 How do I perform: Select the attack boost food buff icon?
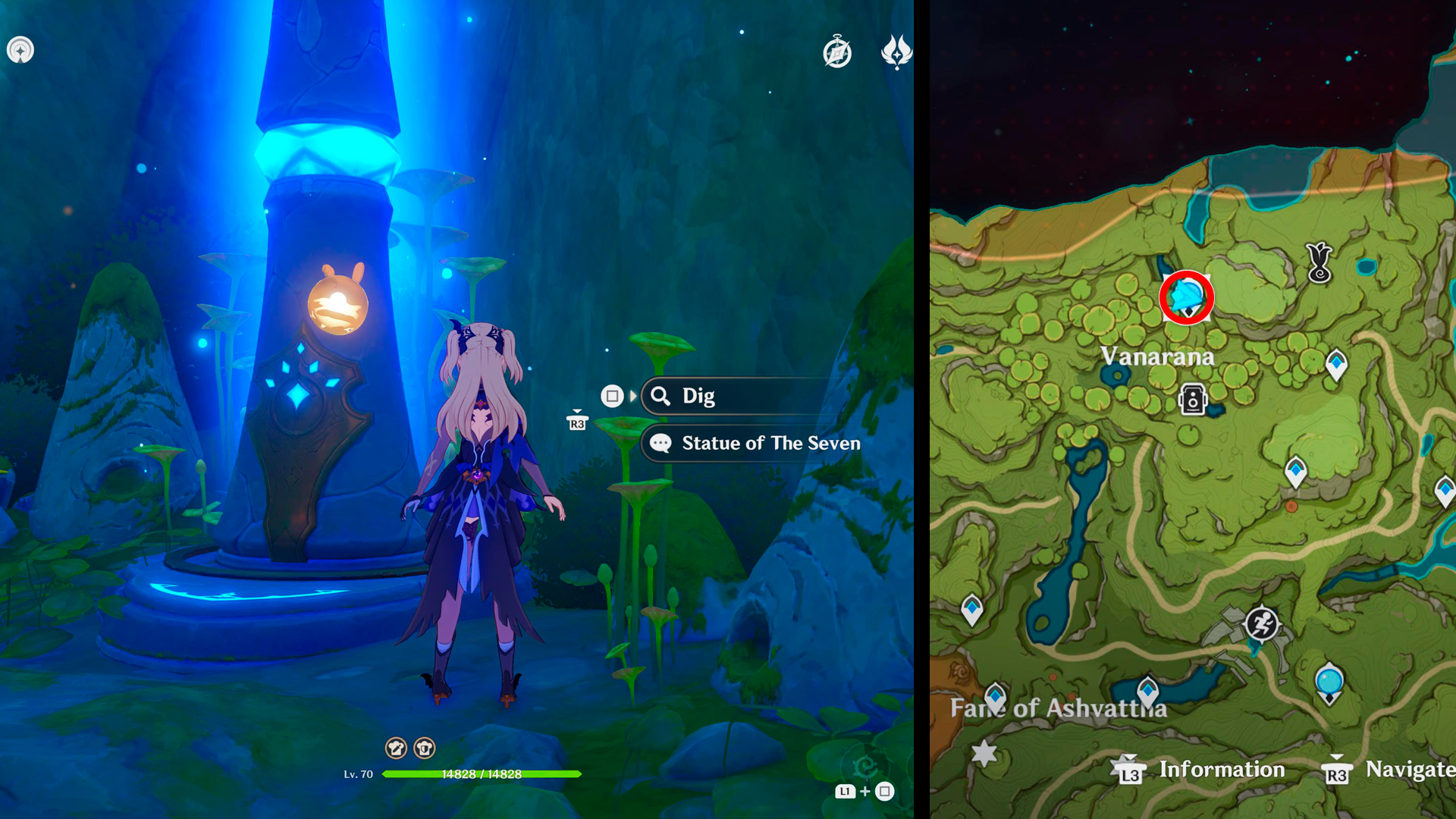pos(397,748)
